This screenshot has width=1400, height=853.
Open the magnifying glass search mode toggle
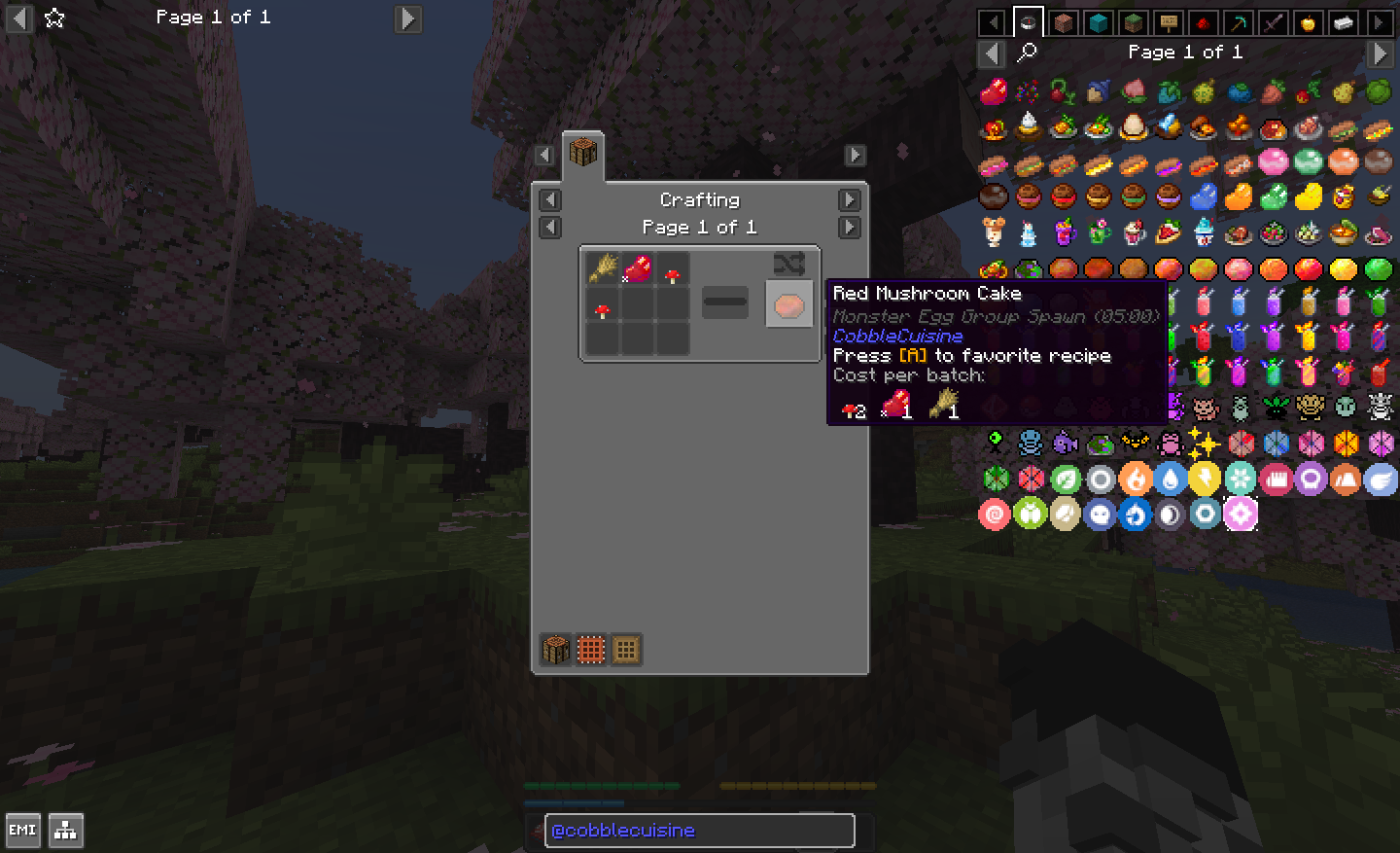1027,53
